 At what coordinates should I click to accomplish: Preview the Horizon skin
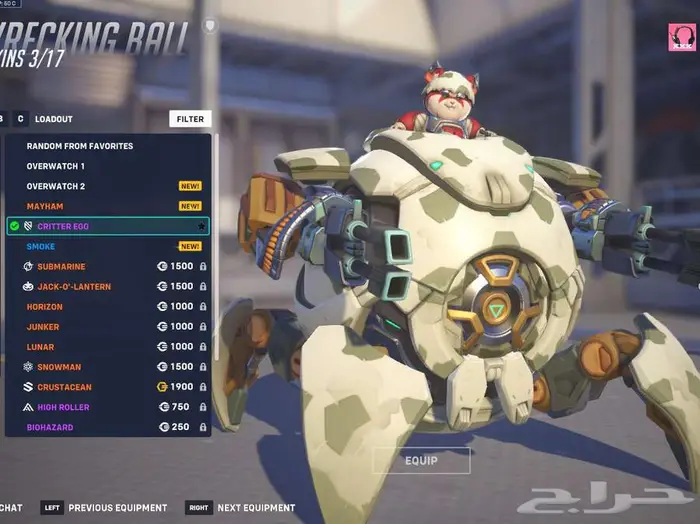(x=45, y=307)
